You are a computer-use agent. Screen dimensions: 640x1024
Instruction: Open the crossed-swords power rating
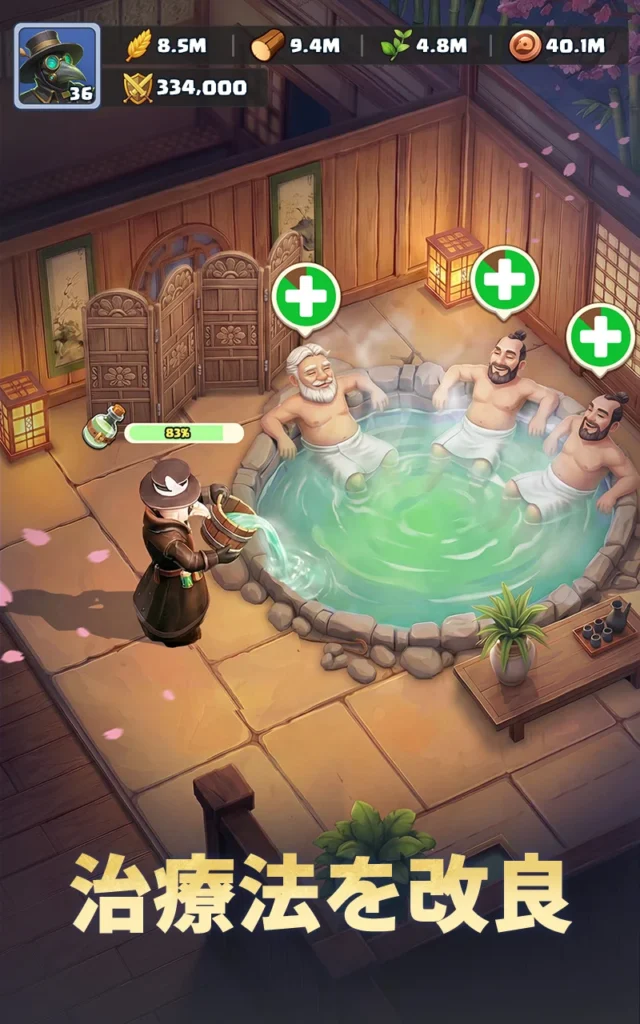185,88
